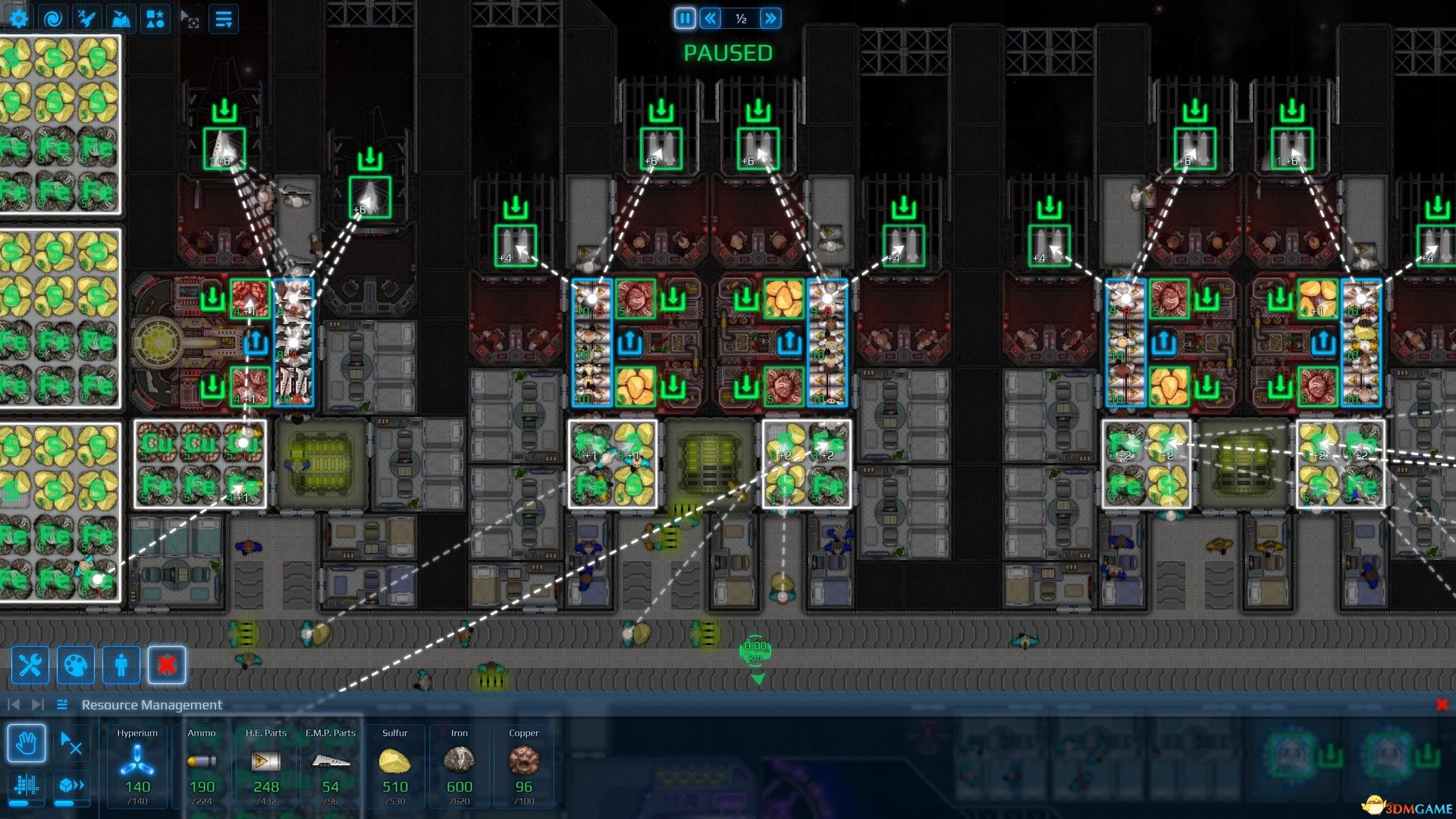
Task: Open the ship library book icon
Action: tap(121, 18)
